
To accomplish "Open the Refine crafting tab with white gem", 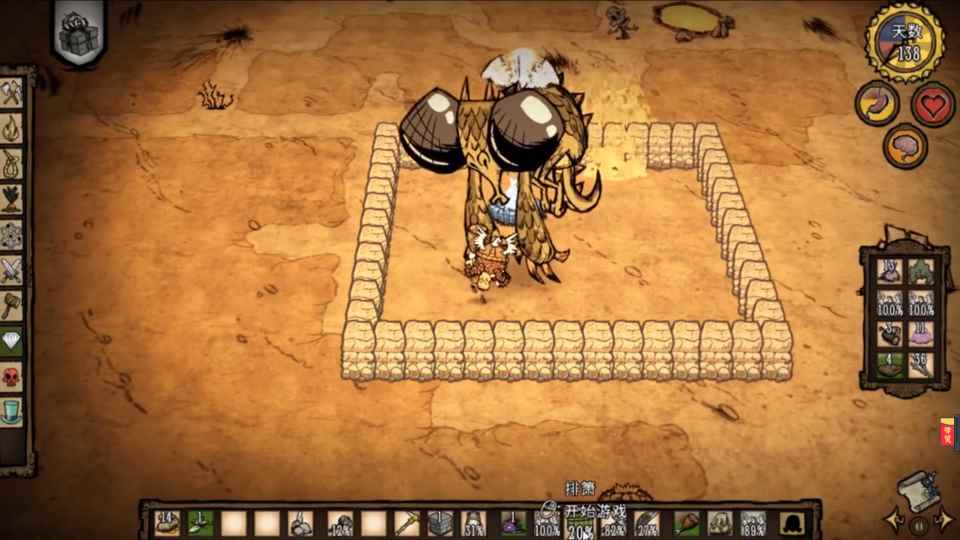I will tap(13, 338).
